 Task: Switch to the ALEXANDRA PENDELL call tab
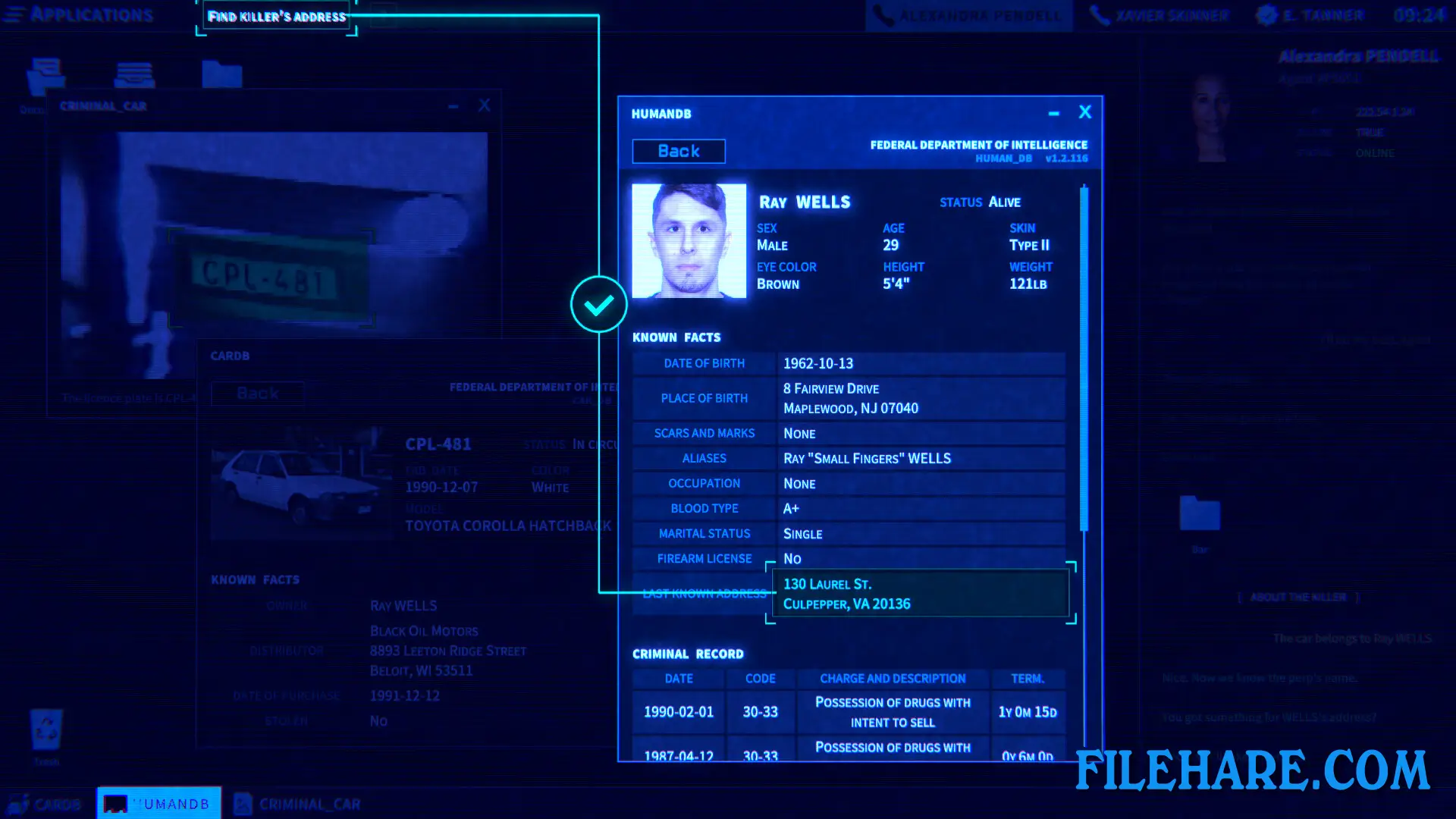click(969, 14)
